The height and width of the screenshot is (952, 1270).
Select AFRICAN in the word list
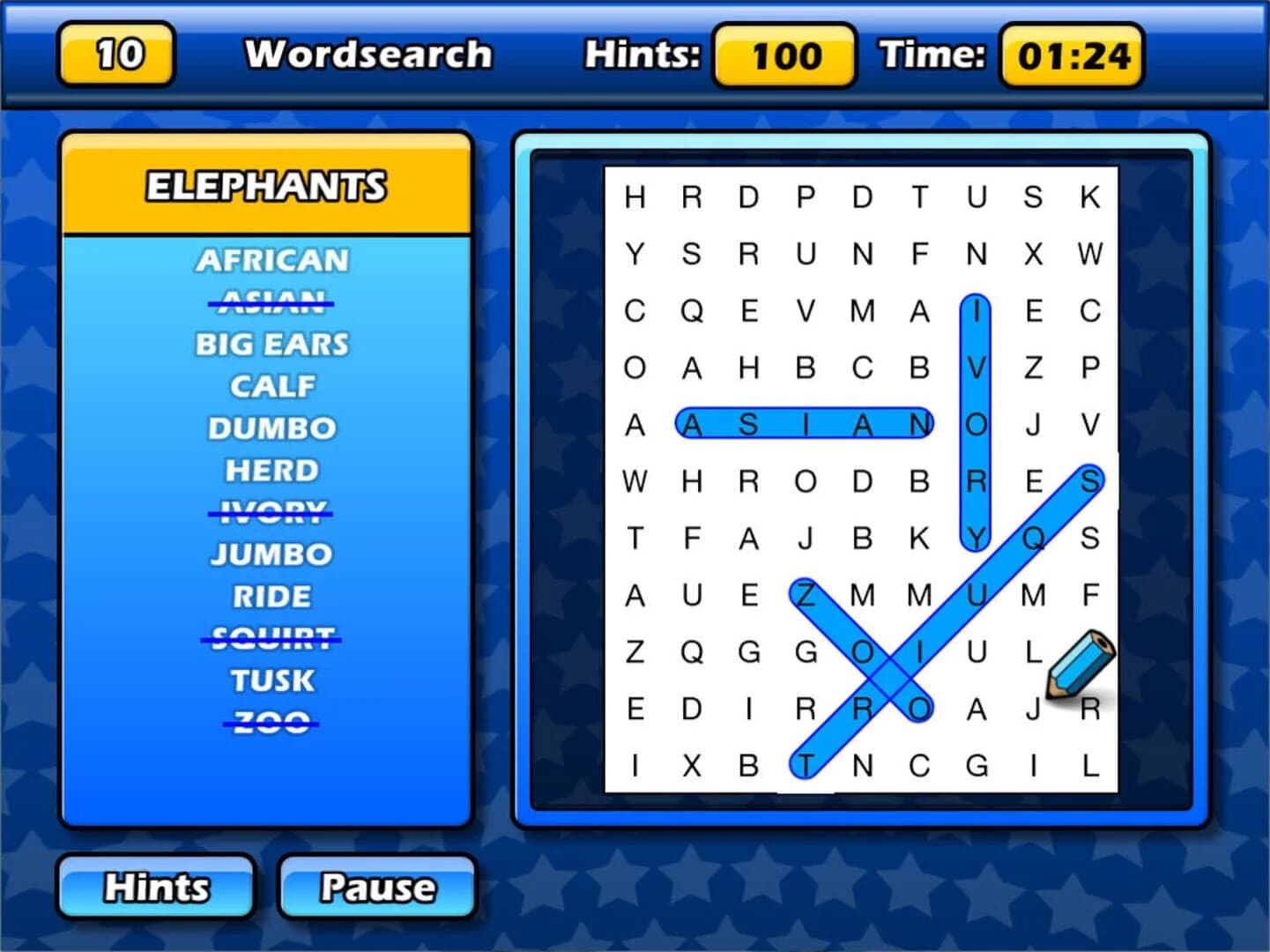(x=271, y=260)
